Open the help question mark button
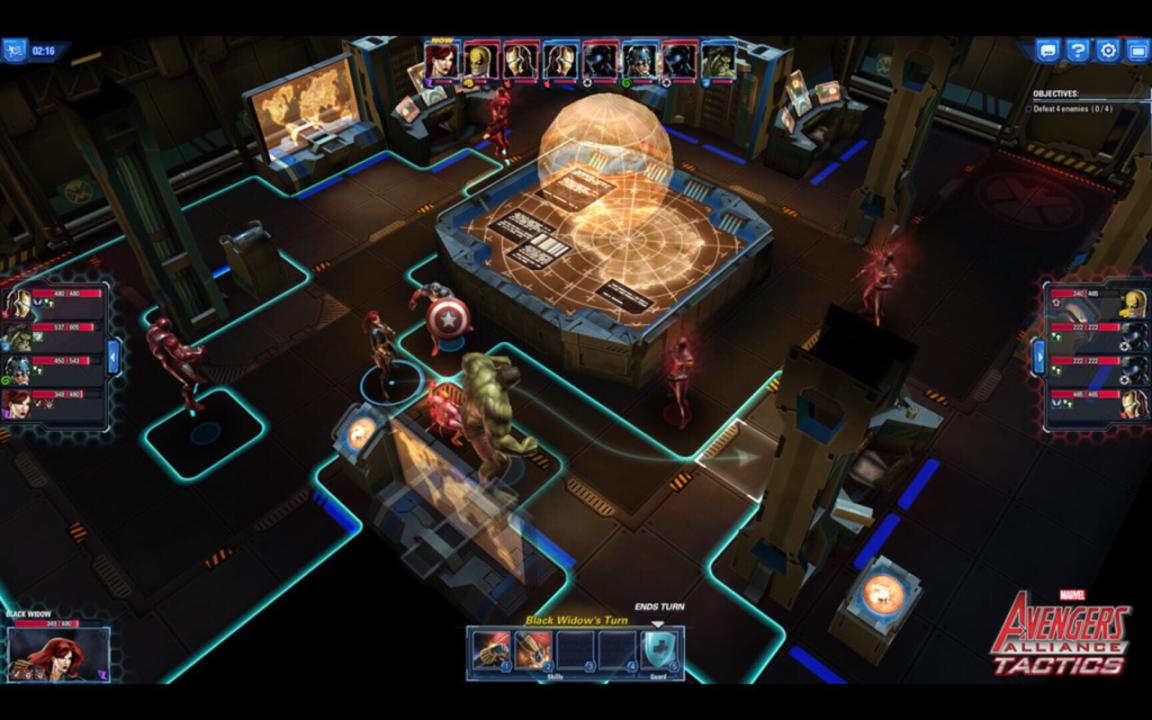The width and height of the screenshot is (1152, 720). 1077,50
